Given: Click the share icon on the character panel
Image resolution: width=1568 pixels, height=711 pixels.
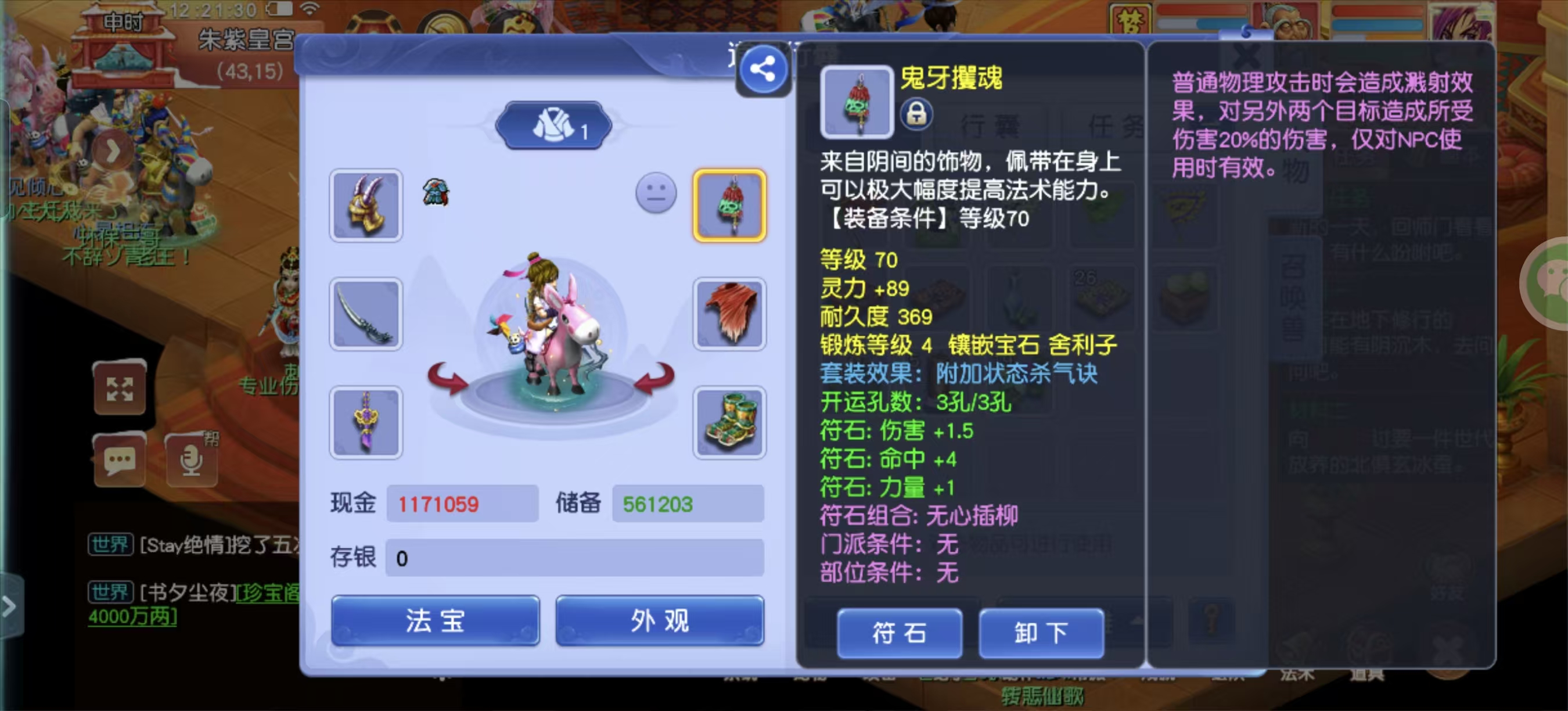Looking at the screenshot, I should 762,69.
